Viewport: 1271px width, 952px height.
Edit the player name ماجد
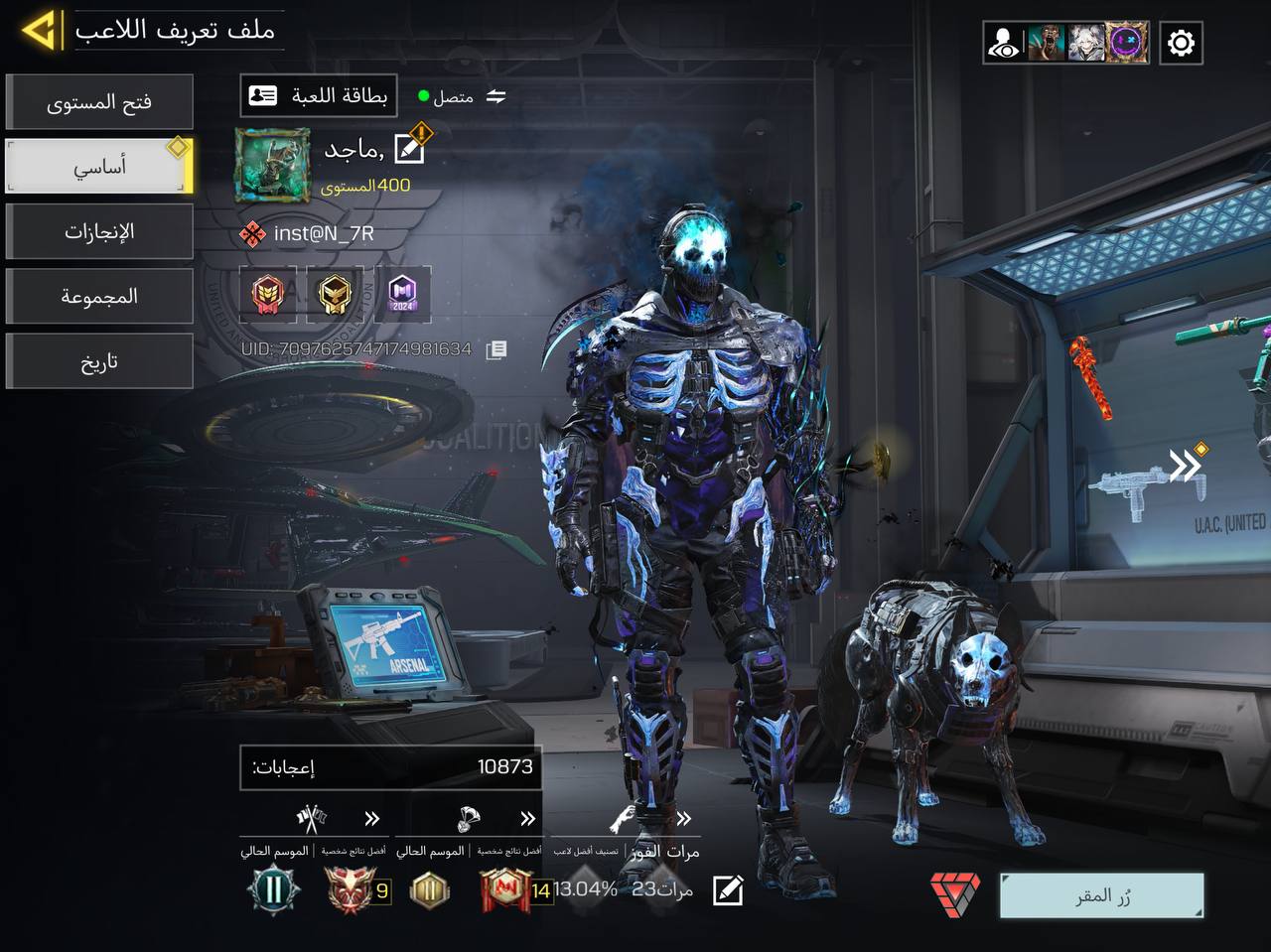click(x=409, y=149)
